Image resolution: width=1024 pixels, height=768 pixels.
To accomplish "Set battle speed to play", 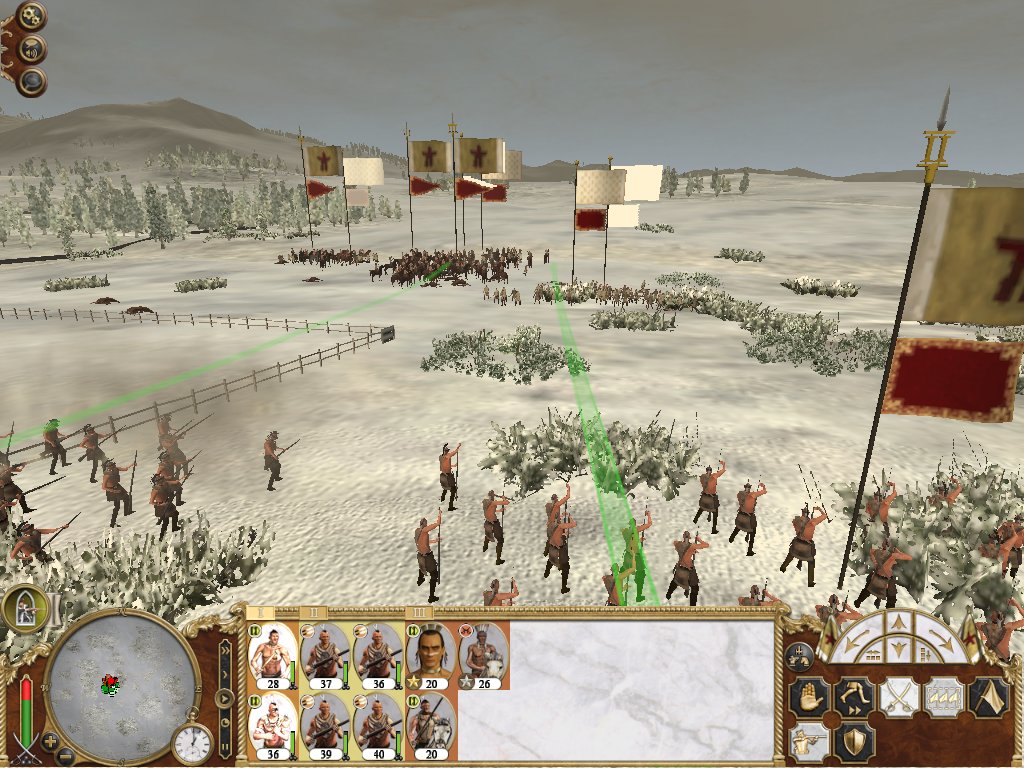I will click(226, 698).
